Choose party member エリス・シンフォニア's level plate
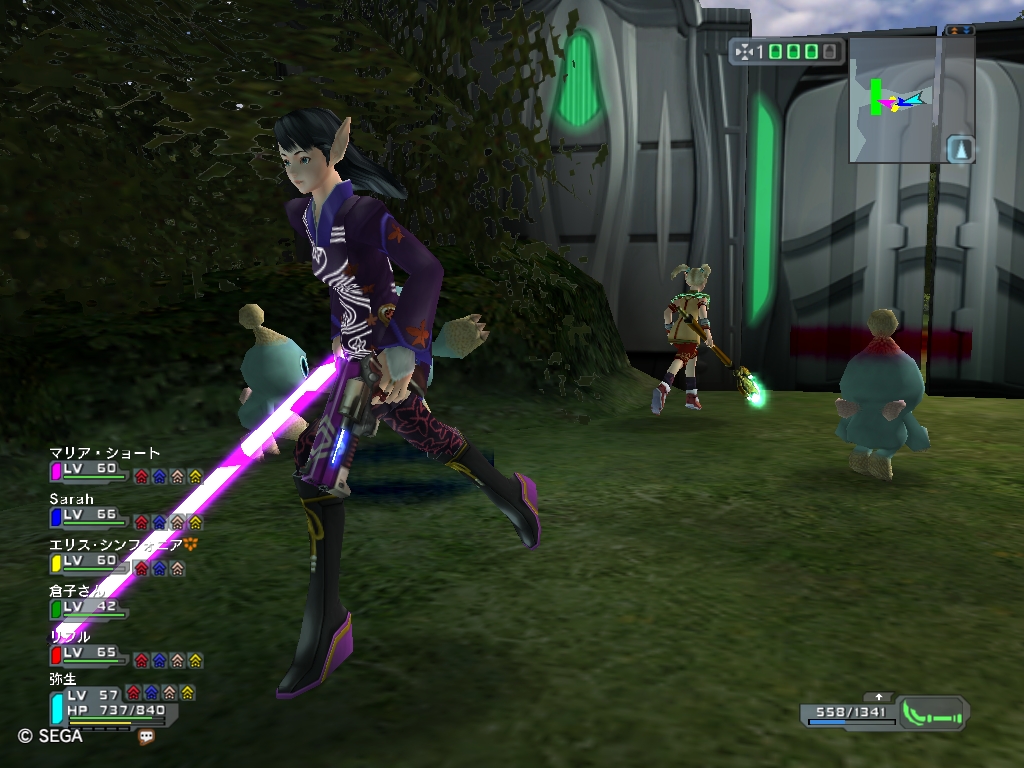 pyautogui.click(x=90, y=563)
